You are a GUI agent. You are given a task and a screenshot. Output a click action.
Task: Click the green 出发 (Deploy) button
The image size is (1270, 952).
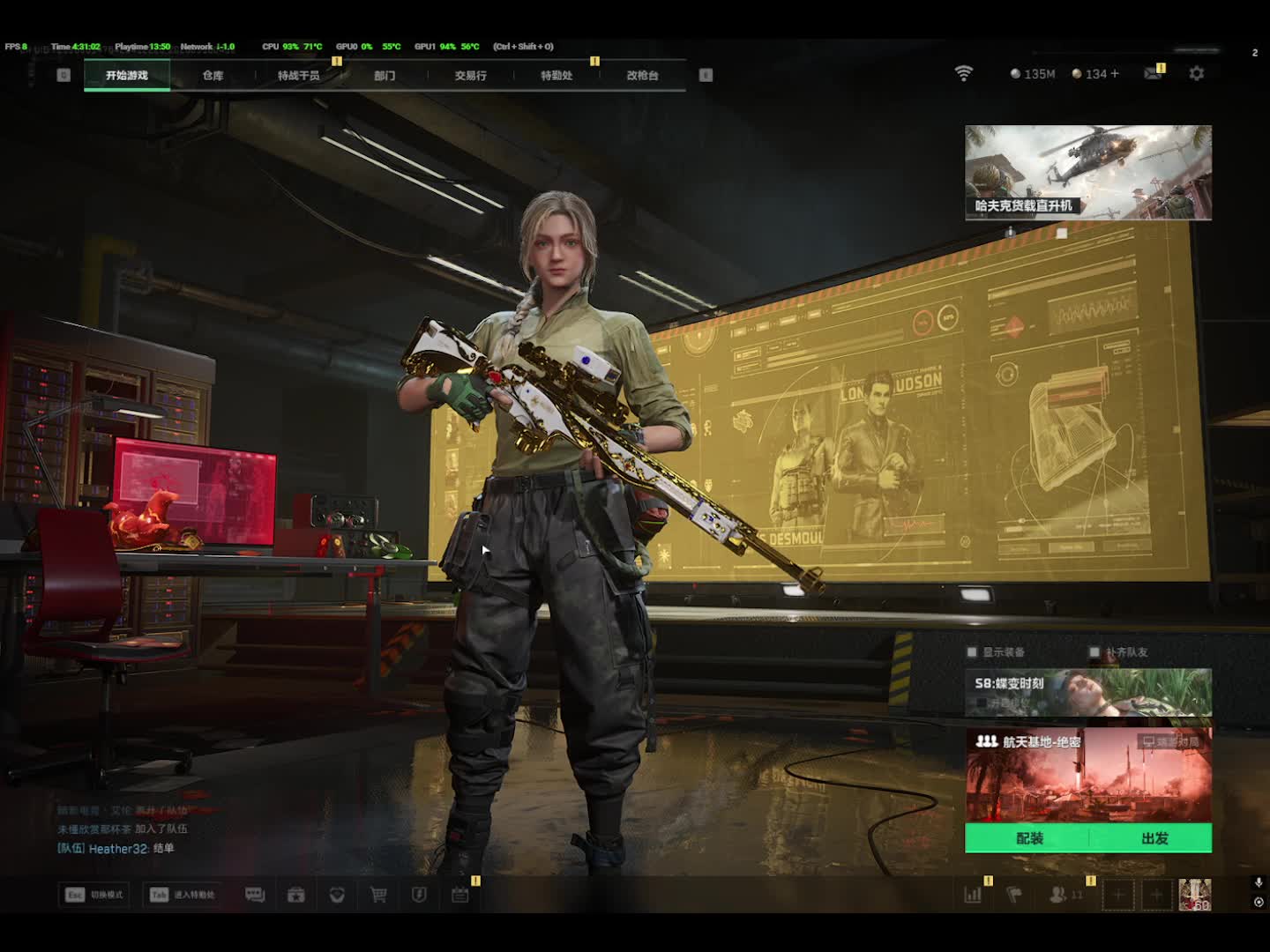click(1154, 838)
